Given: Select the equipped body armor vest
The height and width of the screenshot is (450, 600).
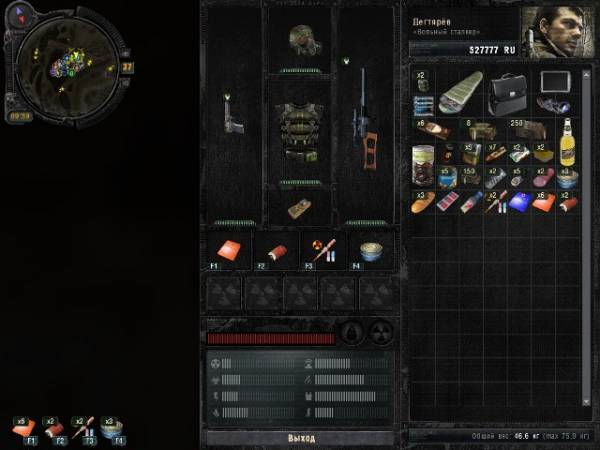Looking at the screenshot, I should [299, 127].
